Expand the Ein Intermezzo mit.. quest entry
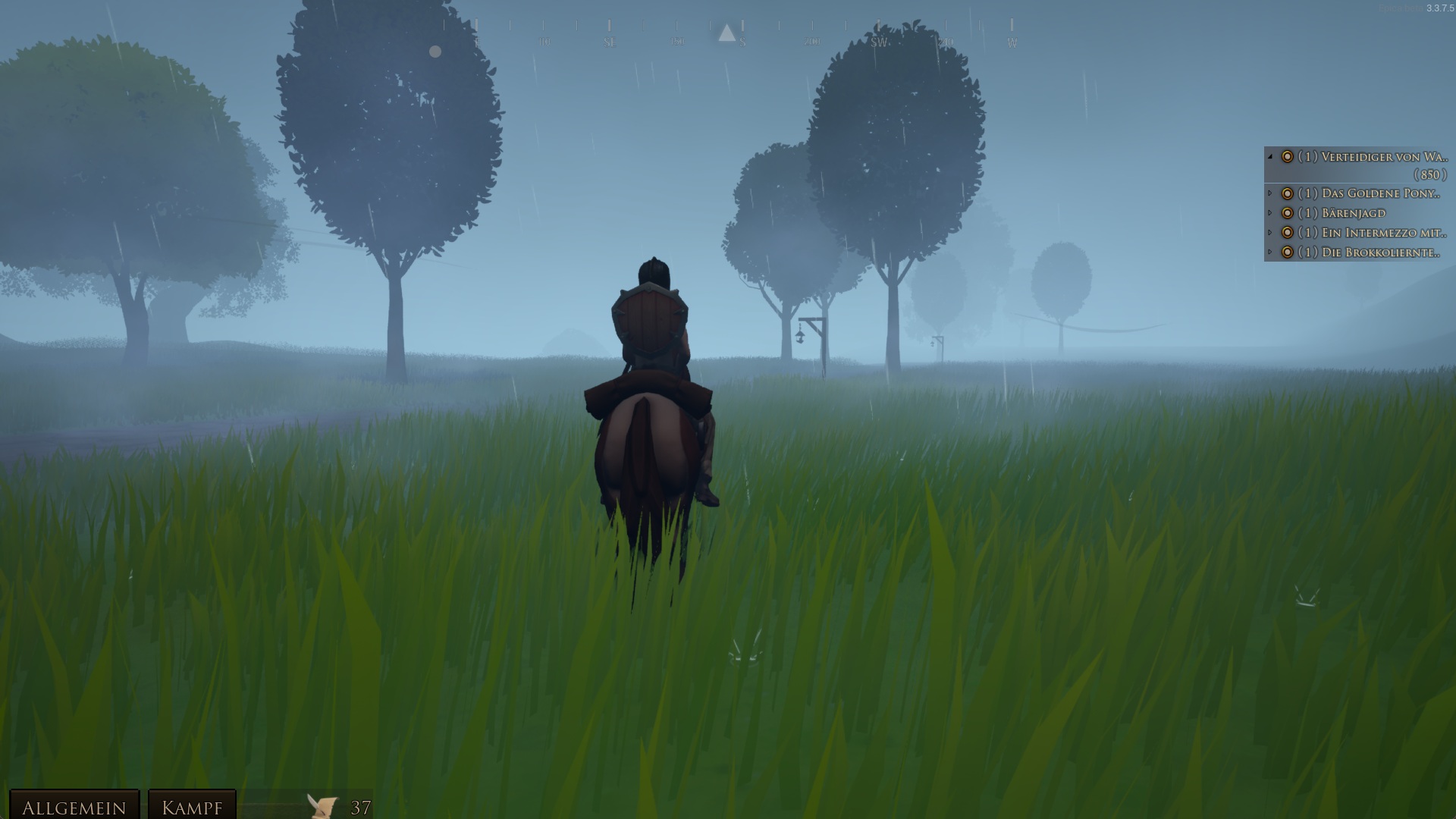Screen dimensions: 1456x819 (x=1269, y=233)
